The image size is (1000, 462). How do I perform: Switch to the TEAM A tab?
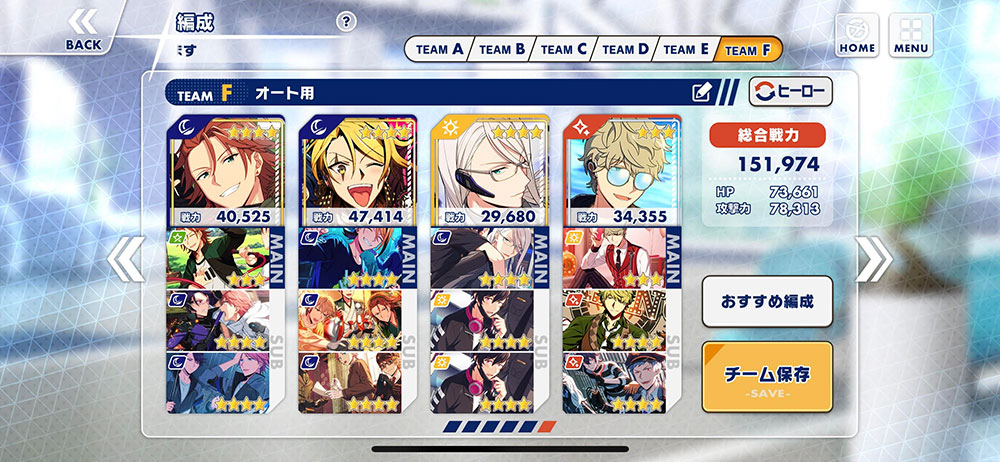(439, 49)
